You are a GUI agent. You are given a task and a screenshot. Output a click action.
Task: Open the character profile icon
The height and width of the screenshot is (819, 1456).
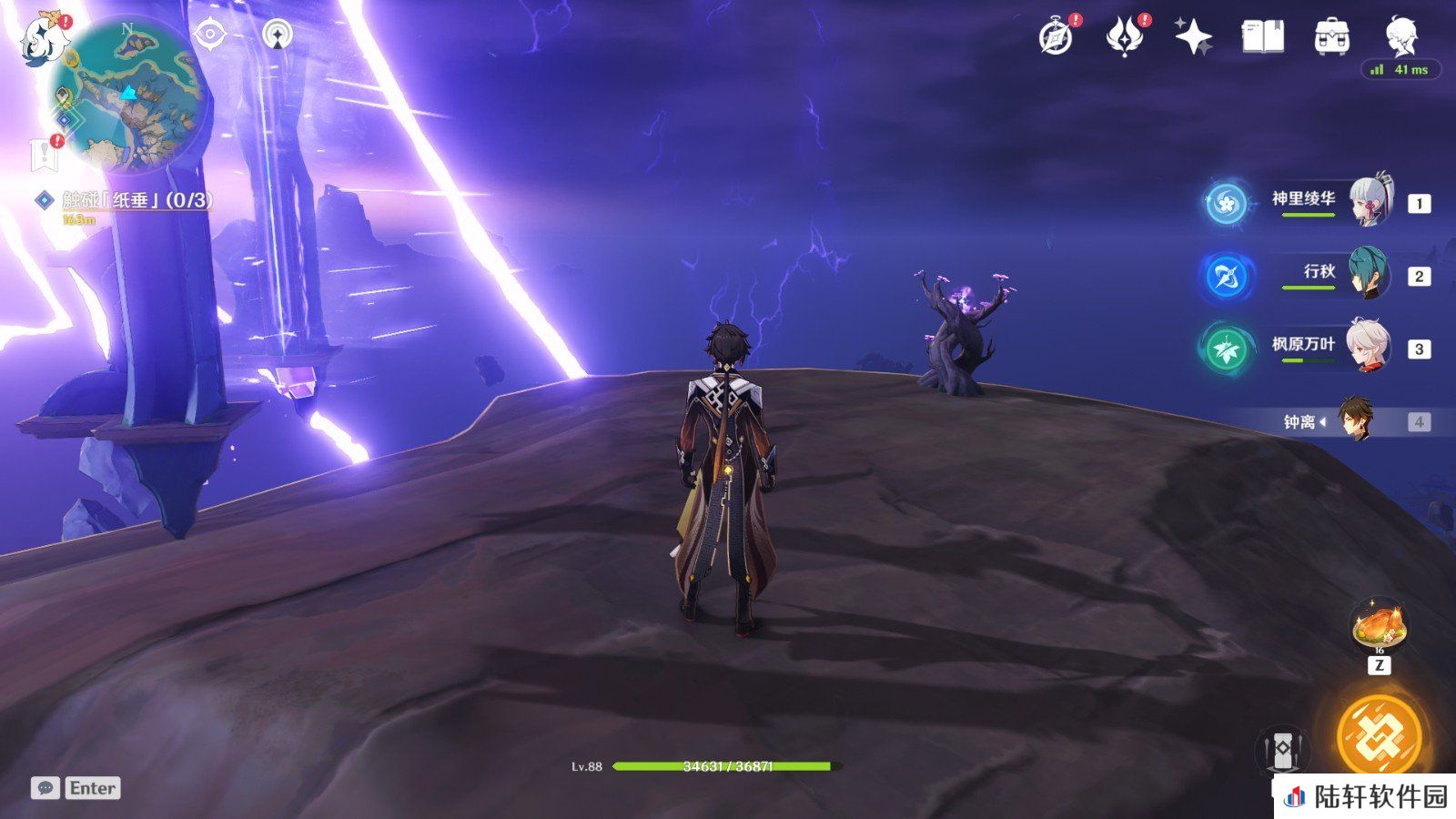(x=1400, y=36)
